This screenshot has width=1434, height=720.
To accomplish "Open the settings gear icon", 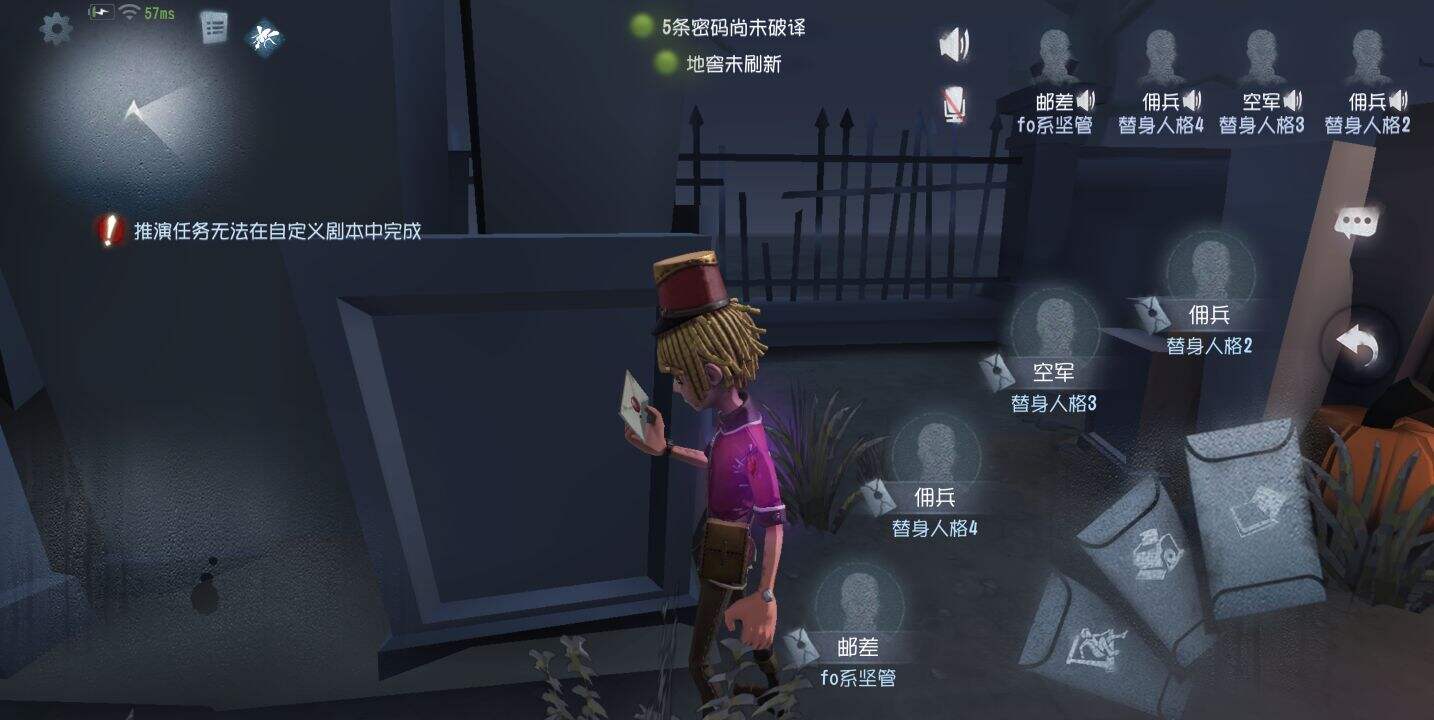I will pyautogui.click(x=57, y=29).
